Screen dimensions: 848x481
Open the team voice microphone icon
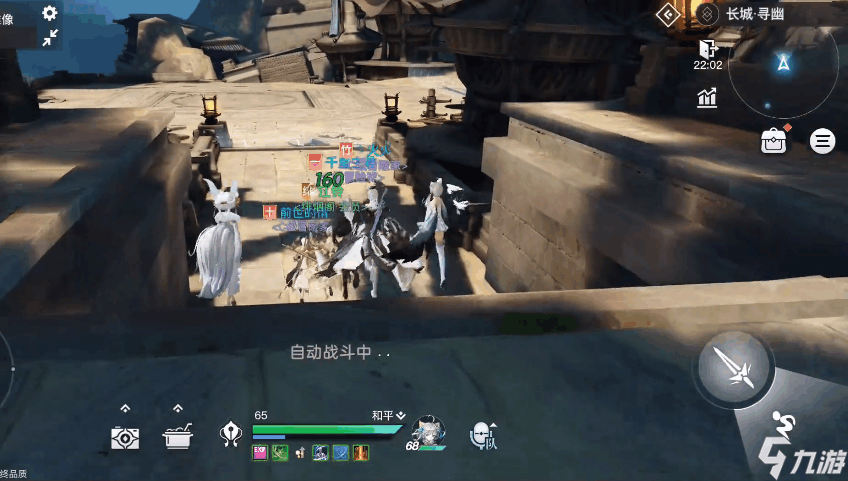tap(483, 434)
